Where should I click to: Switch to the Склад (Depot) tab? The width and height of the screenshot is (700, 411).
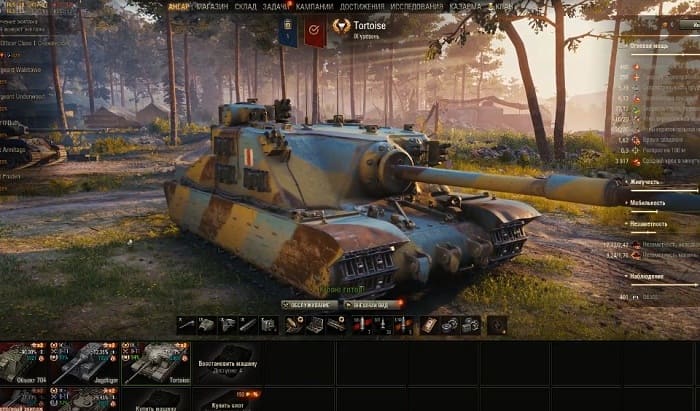click(x=246, y=6)
